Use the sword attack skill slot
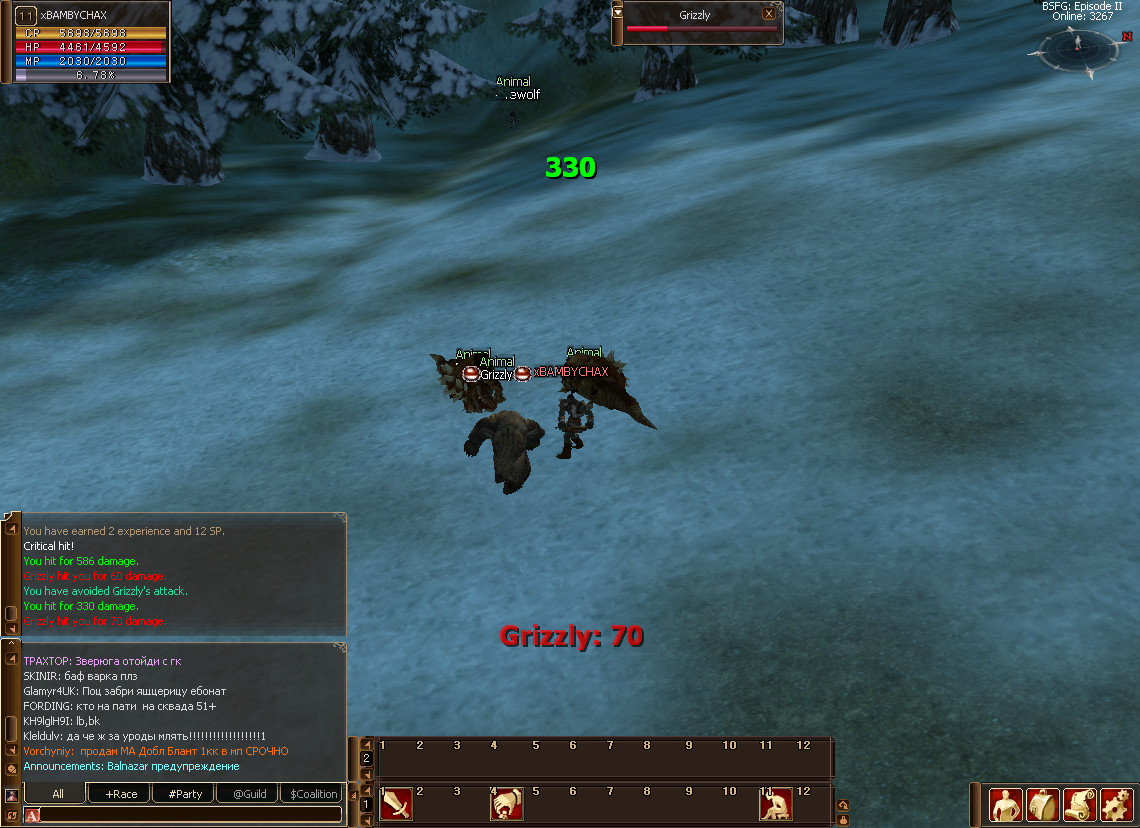 [x=396, y=804]
